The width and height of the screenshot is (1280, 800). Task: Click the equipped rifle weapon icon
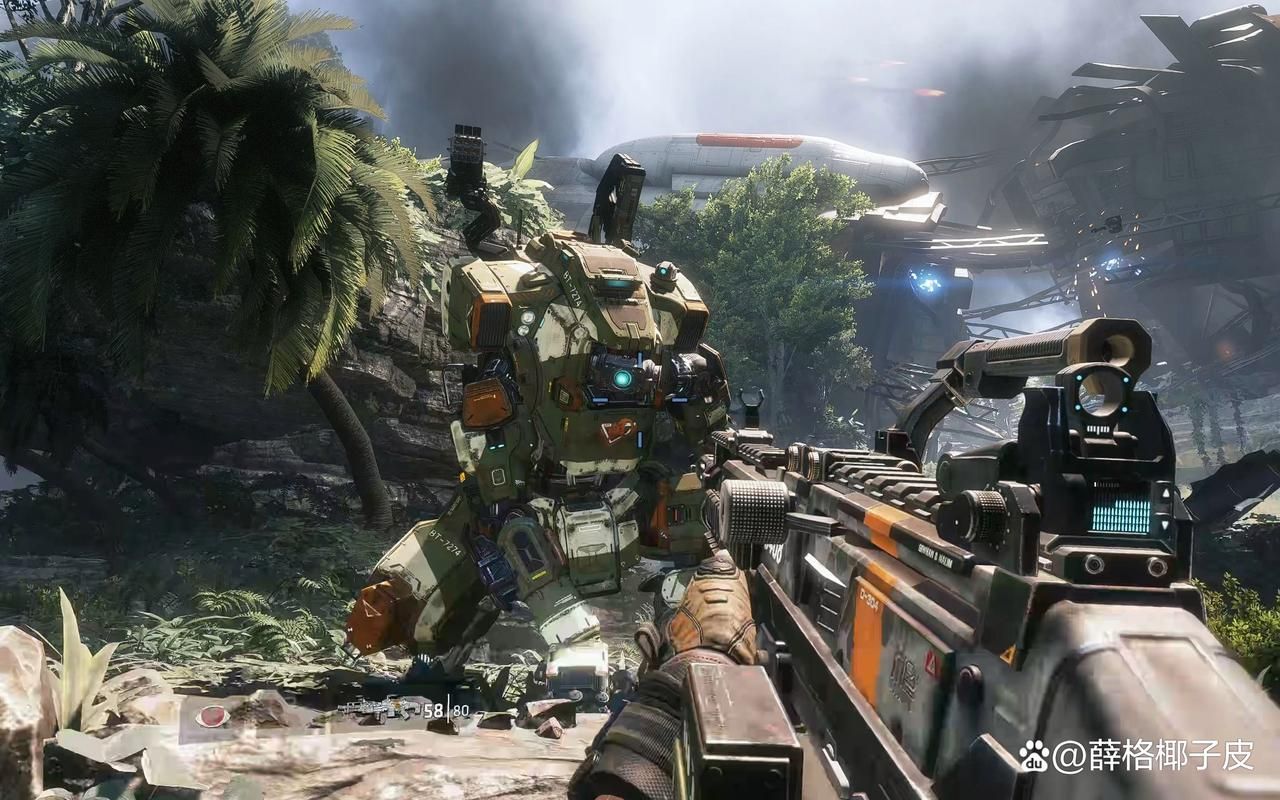[x=379, y=709]
